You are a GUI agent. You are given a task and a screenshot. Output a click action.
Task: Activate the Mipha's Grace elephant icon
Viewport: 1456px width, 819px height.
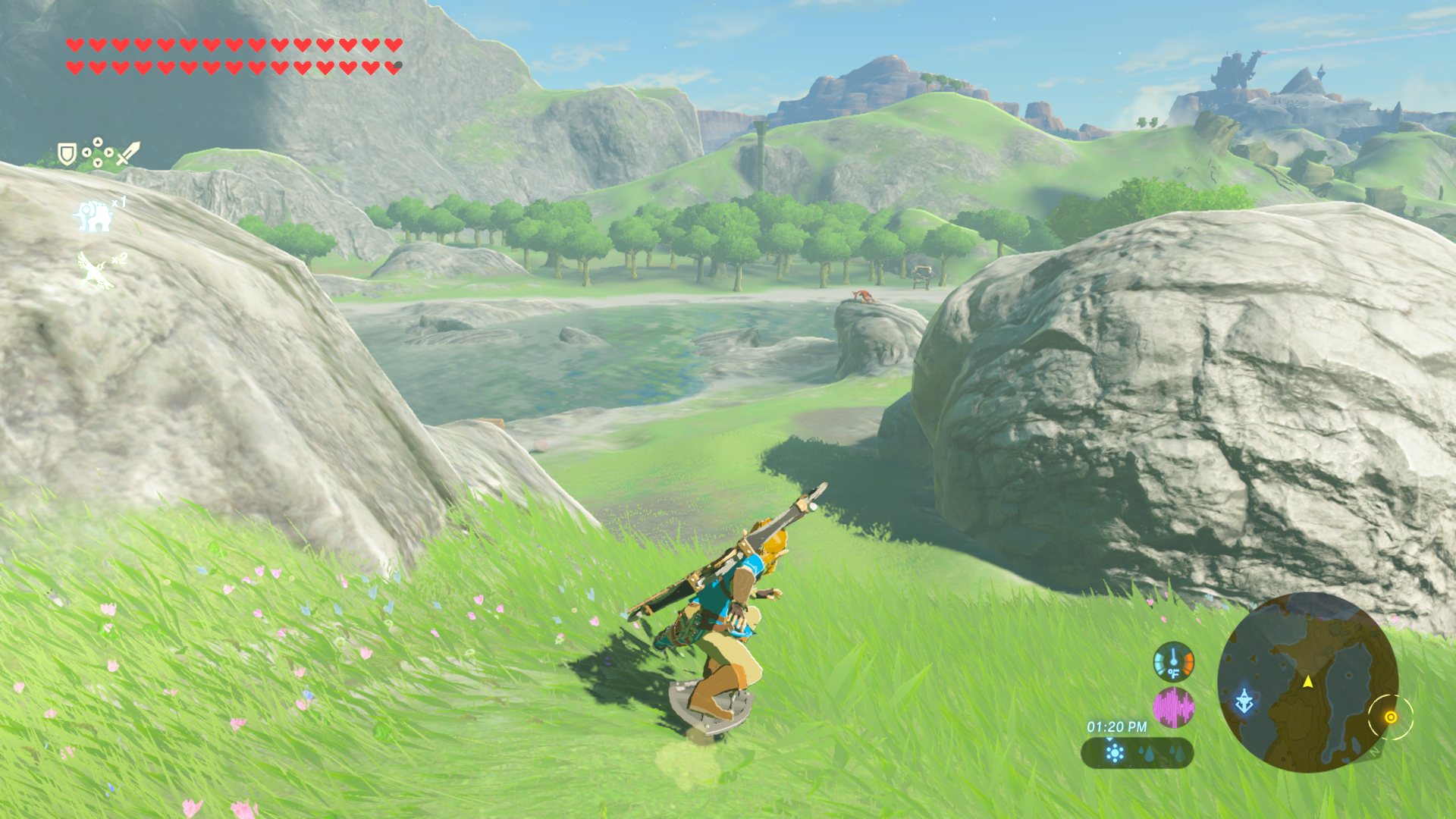(94, 216)
